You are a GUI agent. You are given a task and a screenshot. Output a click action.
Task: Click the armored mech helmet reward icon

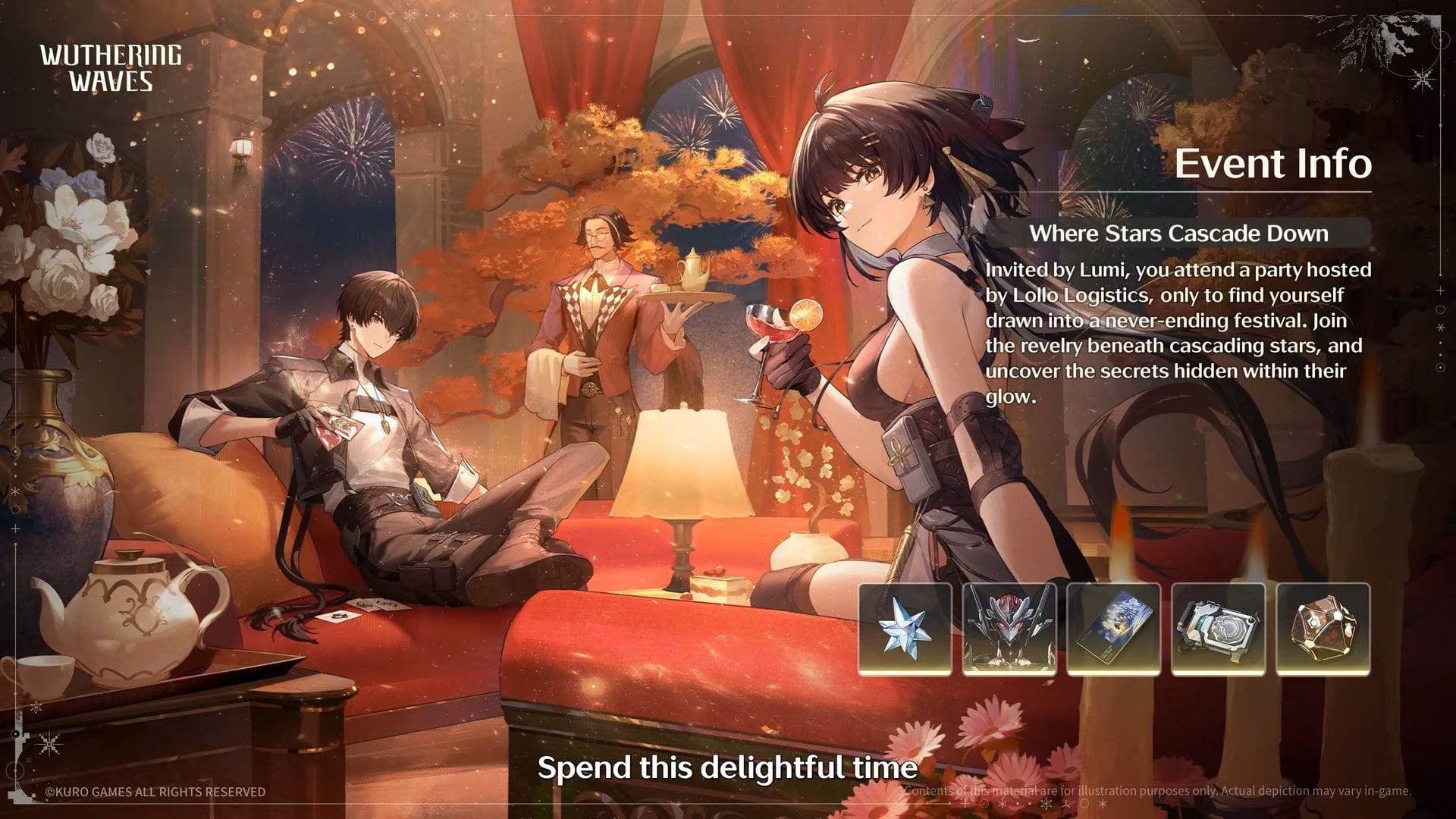1009,629
